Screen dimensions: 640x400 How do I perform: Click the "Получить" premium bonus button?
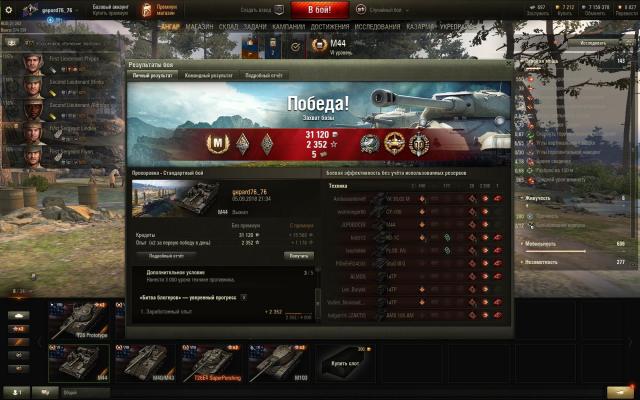click(x=299, y=255)
